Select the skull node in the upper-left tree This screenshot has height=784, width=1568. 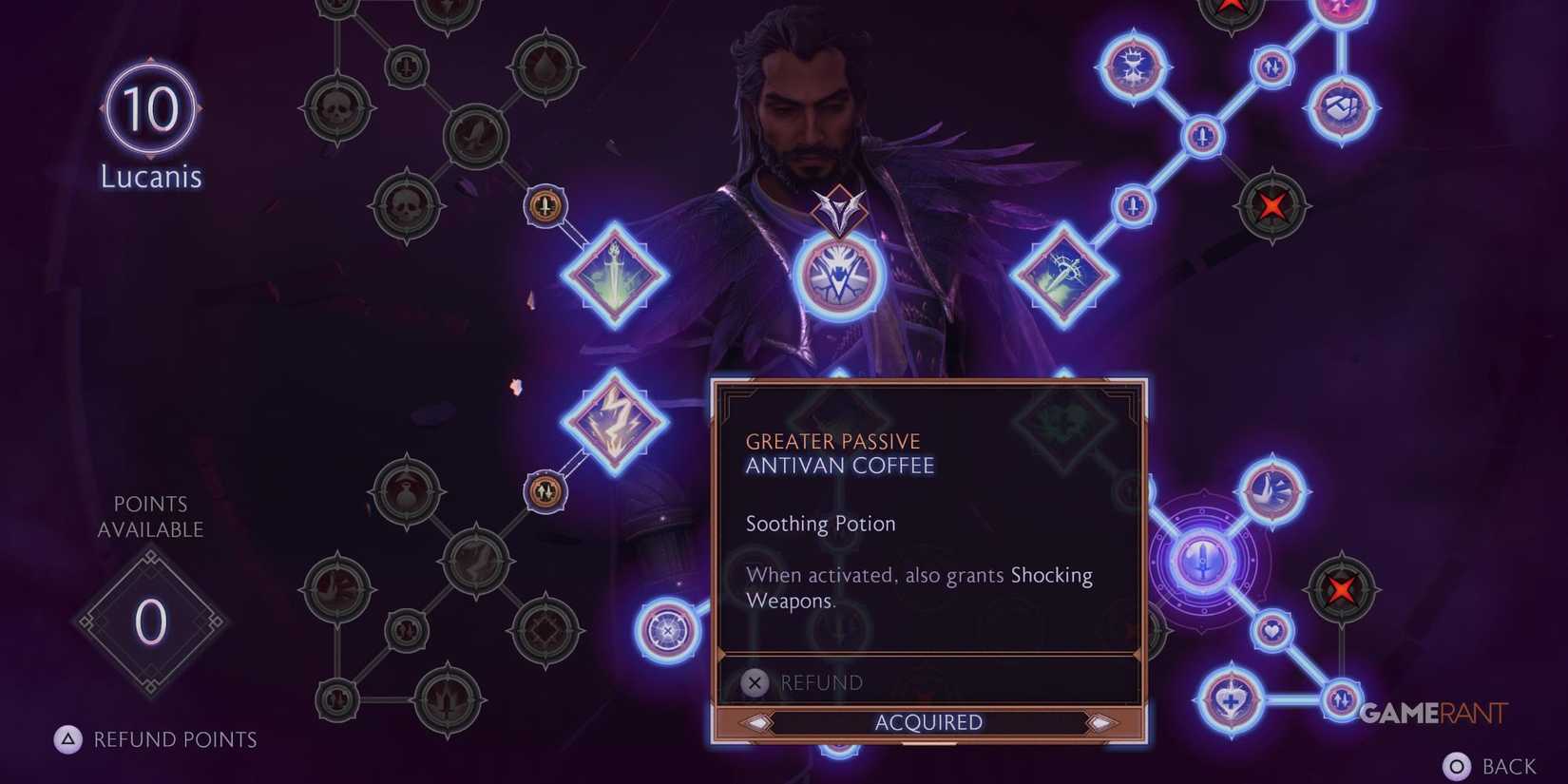coord(337,109)
